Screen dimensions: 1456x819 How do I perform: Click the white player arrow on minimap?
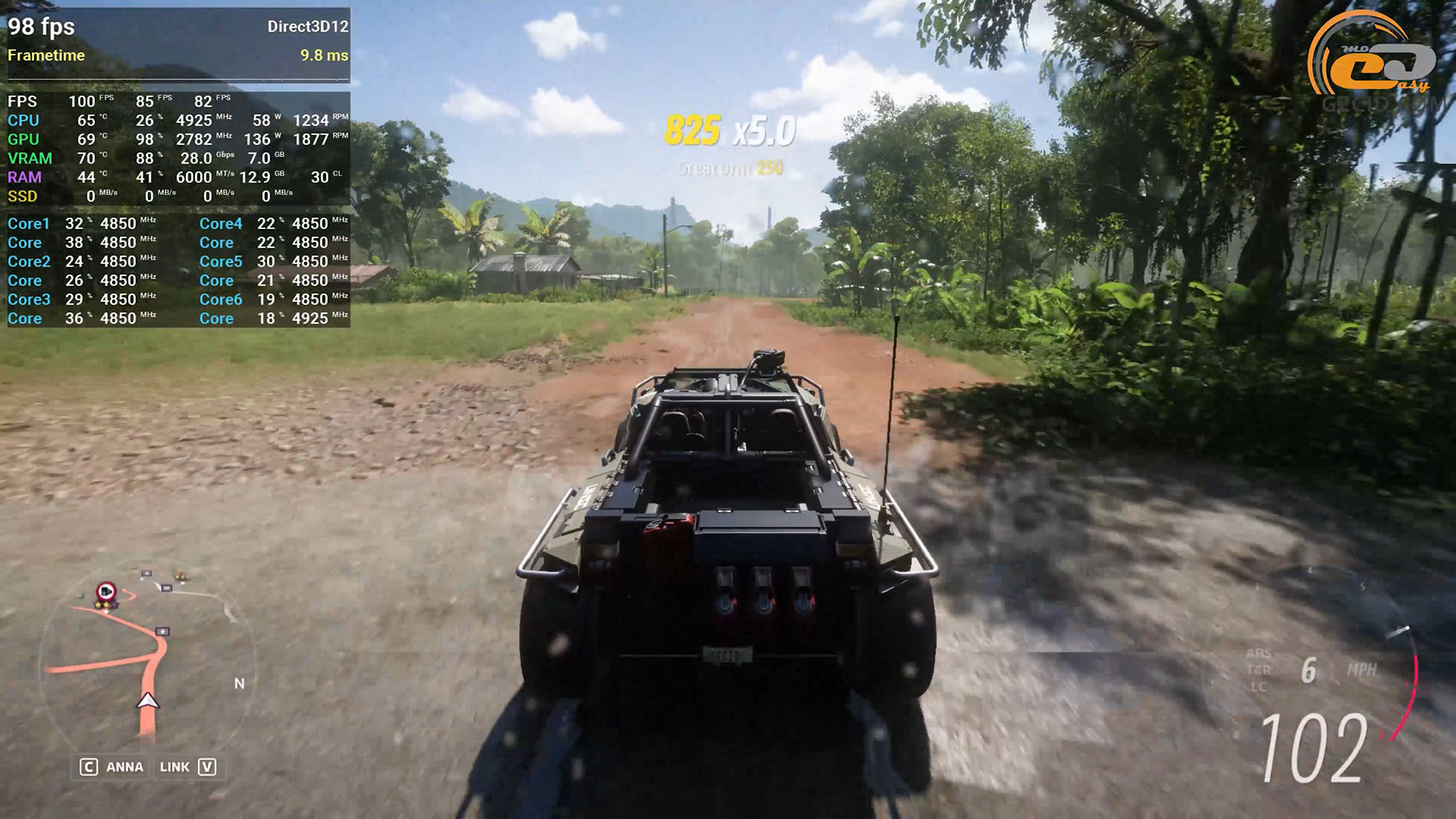[148, 701]
